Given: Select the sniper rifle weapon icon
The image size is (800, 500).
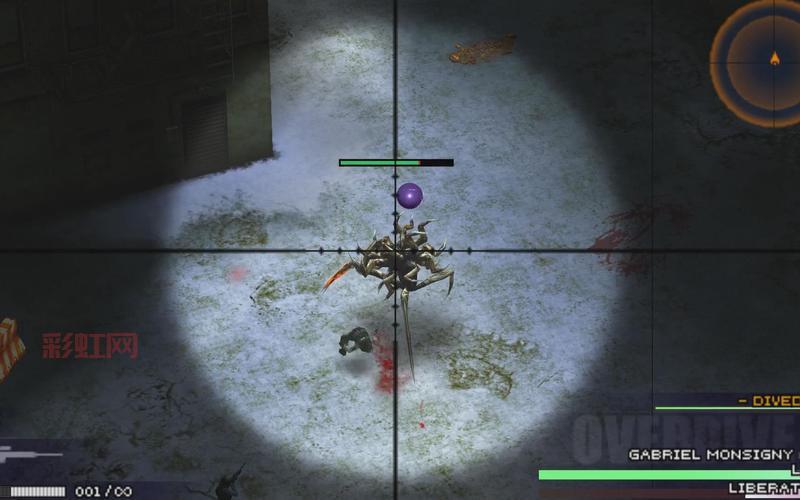Looking at the screenshot, I should coord(32,455).
